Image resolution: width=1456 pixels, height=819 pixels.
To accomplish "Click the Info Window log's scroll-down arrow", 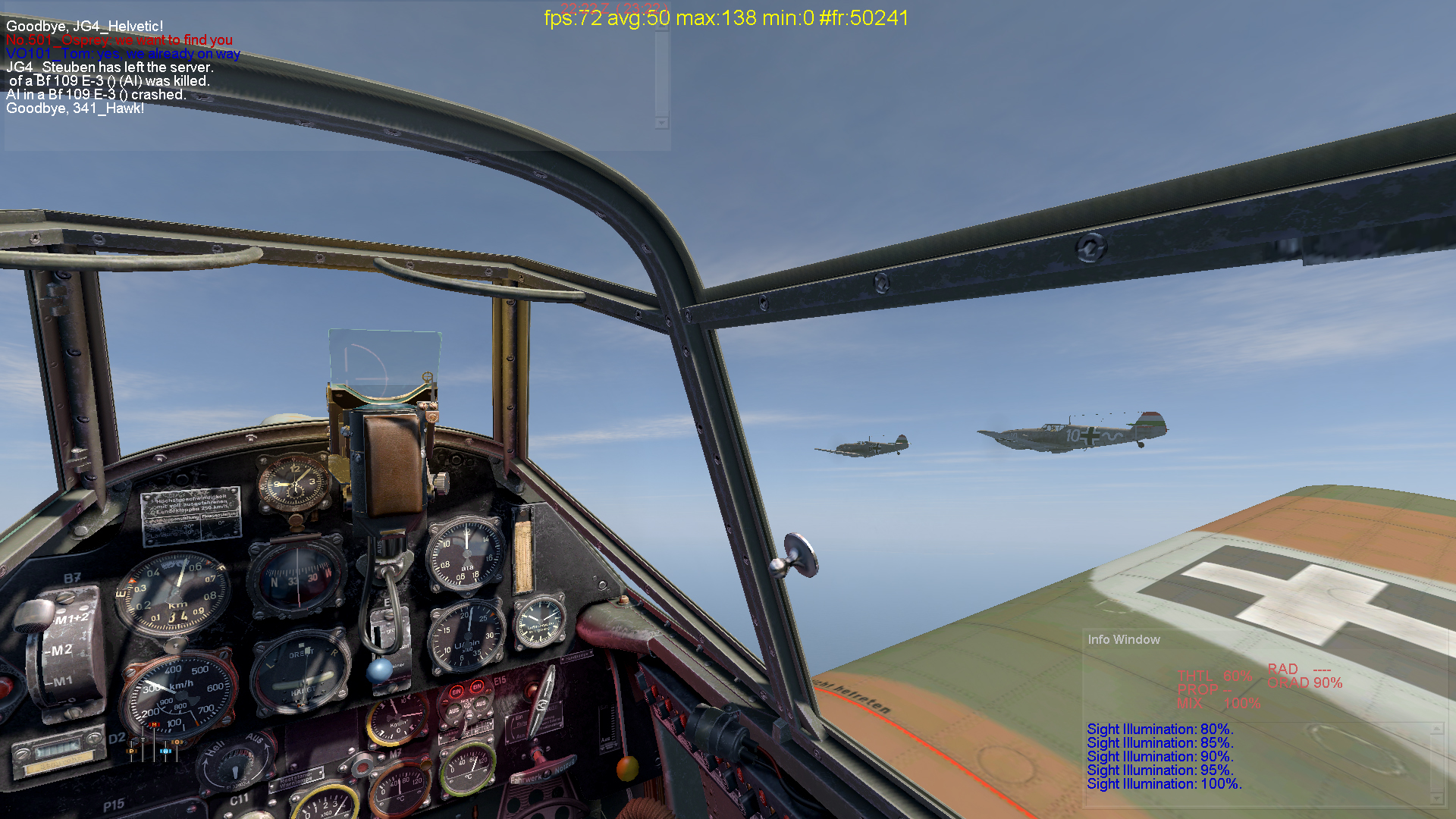I will click(1436, 799).
